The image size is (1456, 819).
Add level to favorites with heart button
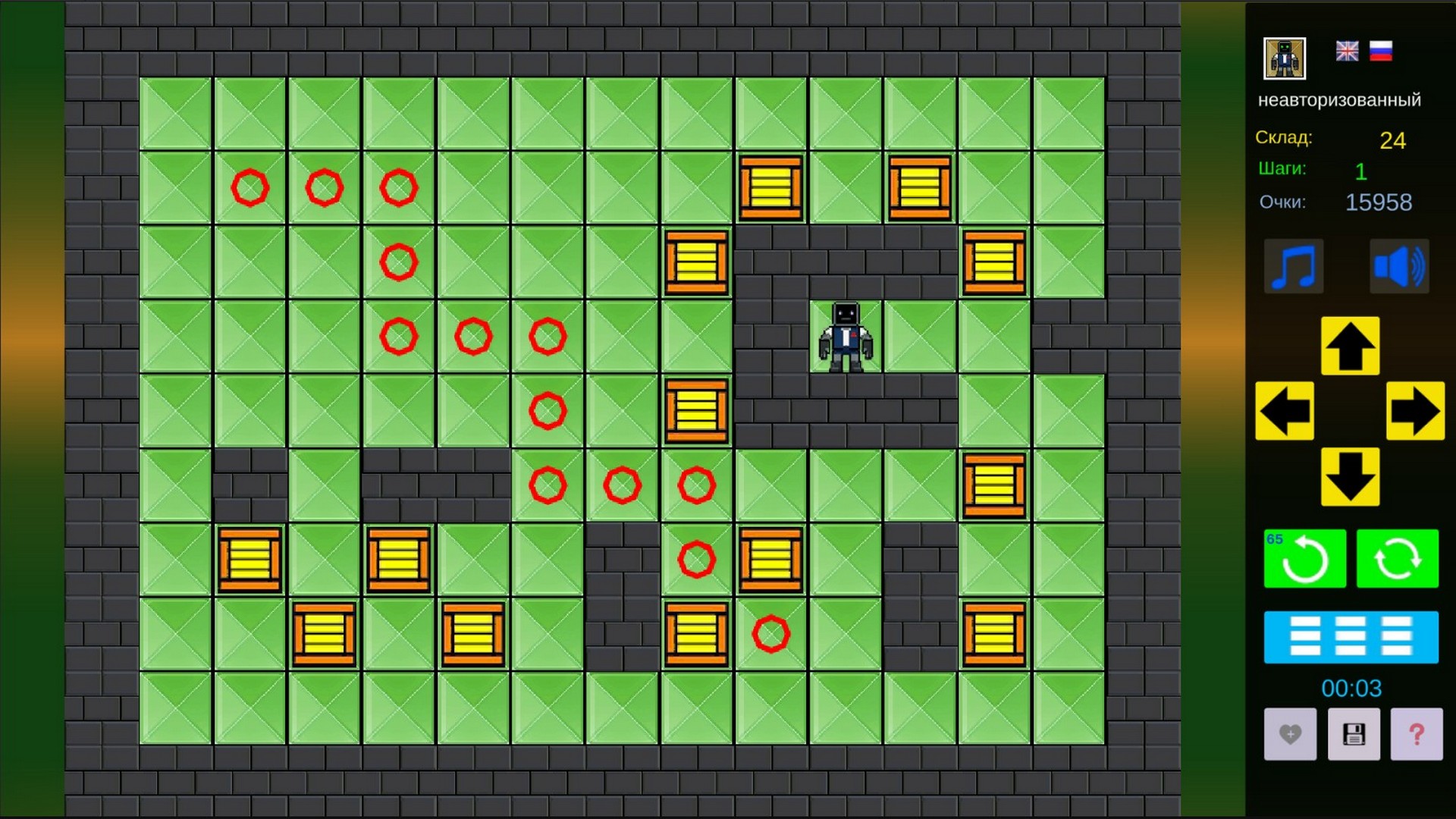pos(1289,734)
